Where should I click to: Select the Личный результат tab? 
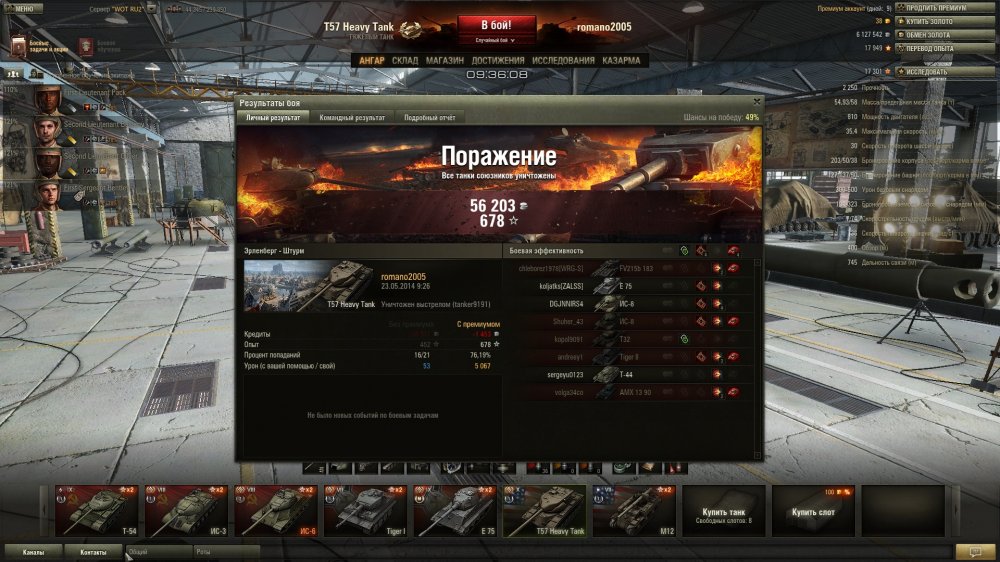273,117
